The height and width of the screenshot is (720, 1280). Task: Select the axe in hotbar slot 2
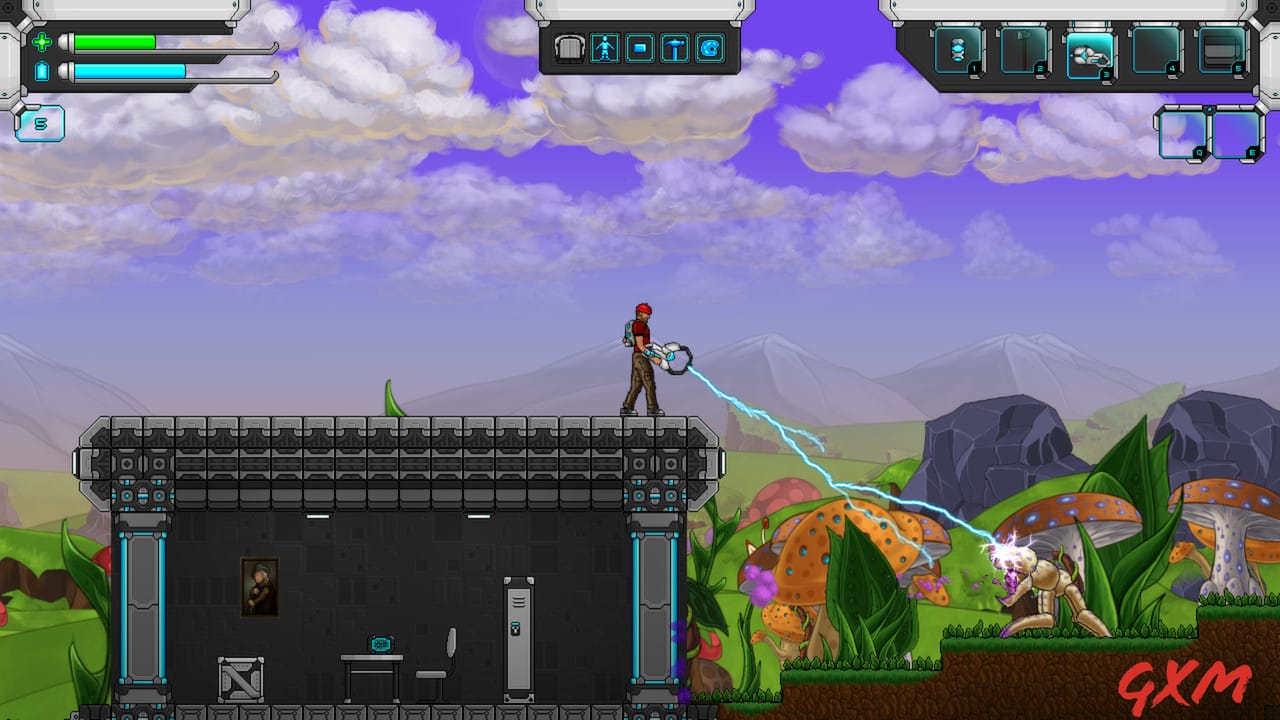[1021, 48]
